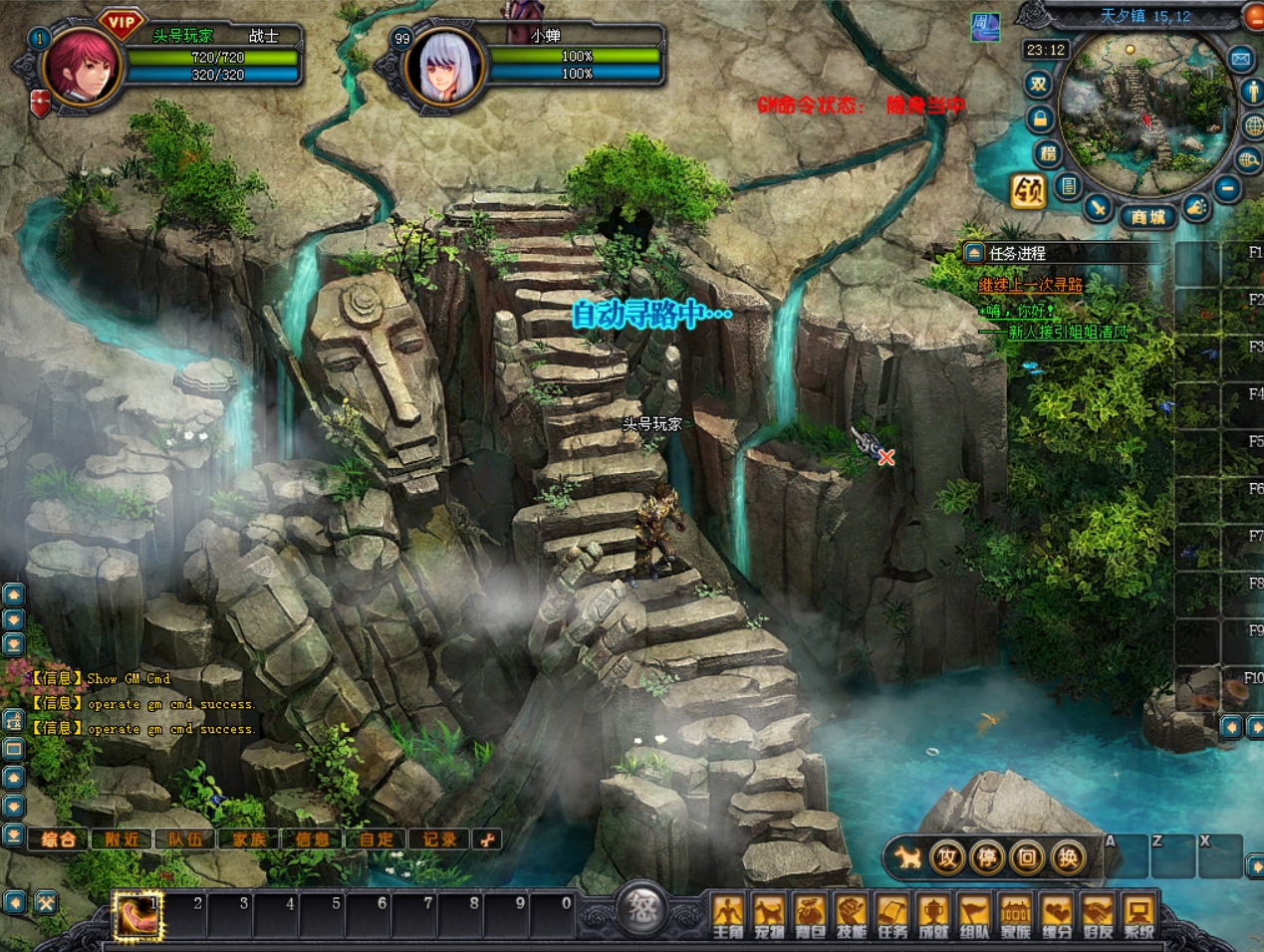1264x952 pixels.
Task: Open the 系统 (system) menu
Action: coord(1138,915)
